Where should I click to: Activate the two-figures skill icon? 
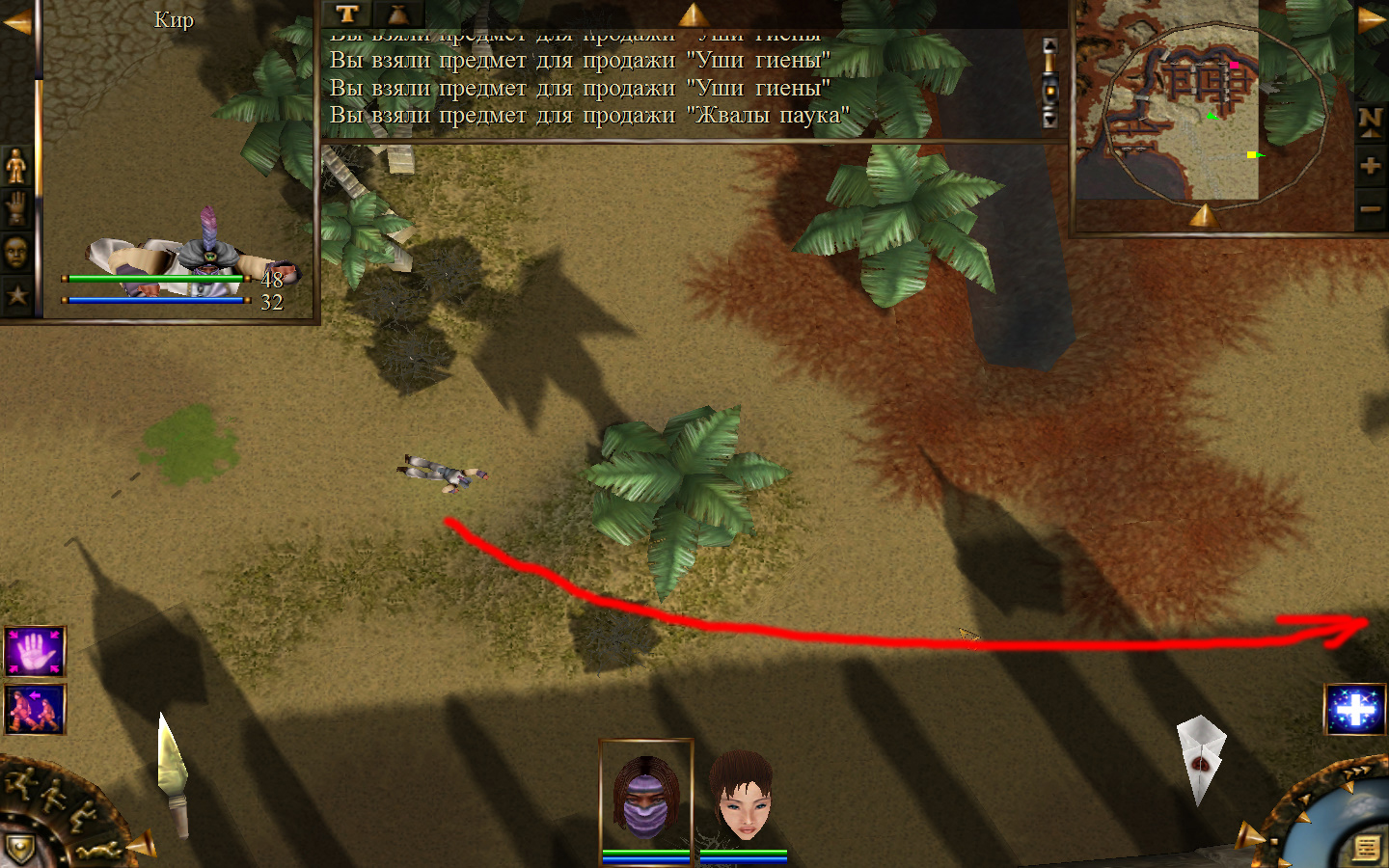[x=35, y=710]
